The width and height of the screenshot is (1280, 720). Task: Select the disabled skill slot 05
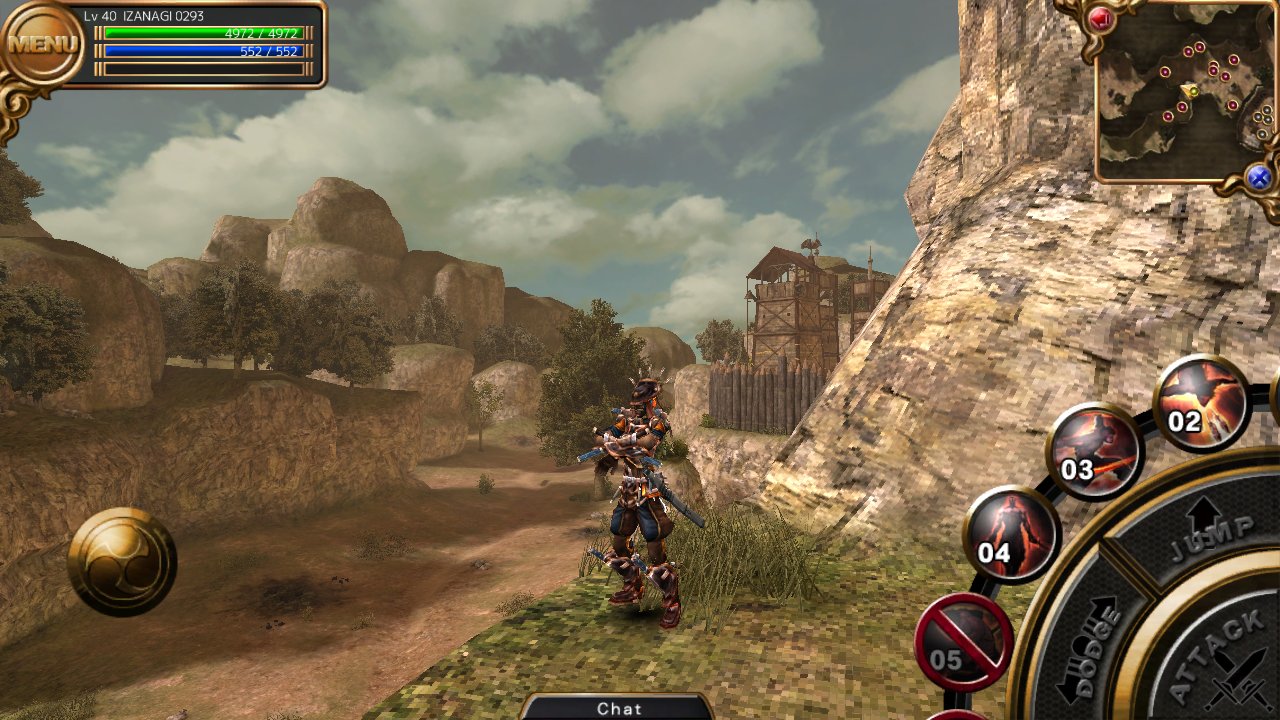963,643
